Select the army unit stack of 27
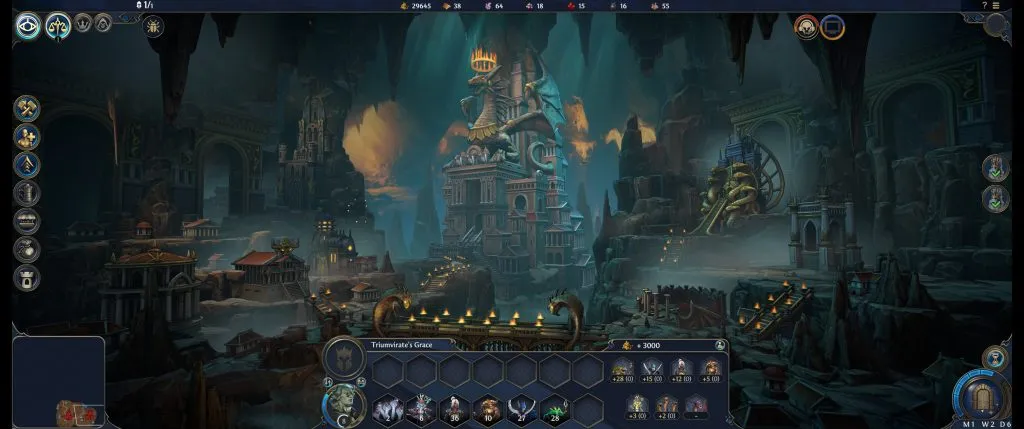 coord(523,407)
